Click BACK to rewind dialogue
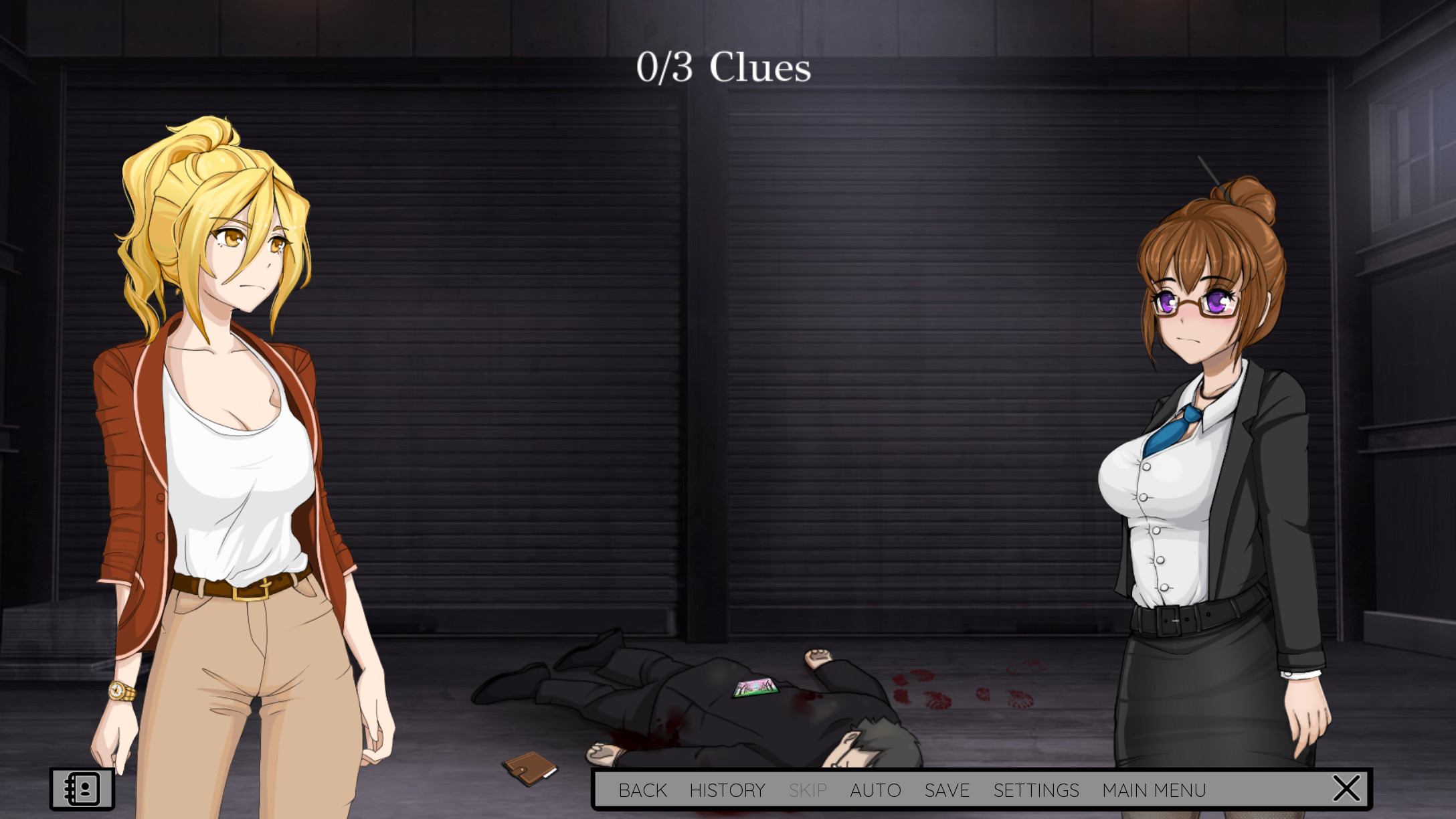Image resolution: width=1456 pixels, height=819 pixels. pyautogui.click(x=643, y=790)
